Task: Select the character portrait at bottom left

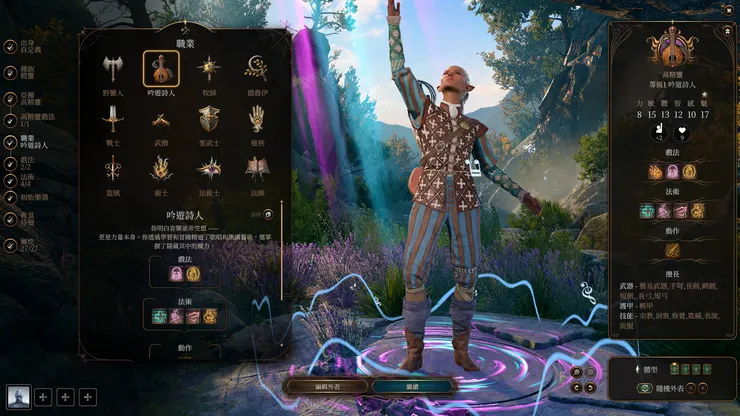Action: [18, 397]
